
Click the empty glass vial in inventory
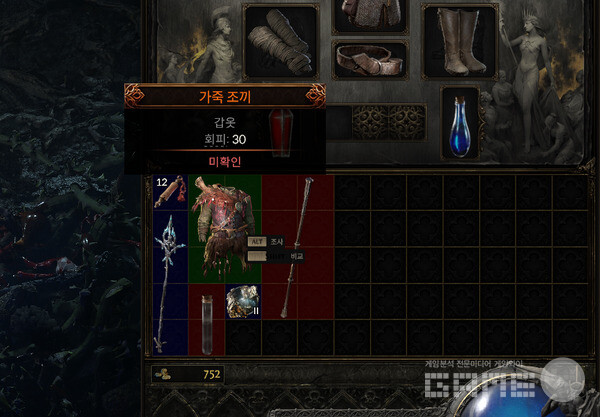click(206, 320)
